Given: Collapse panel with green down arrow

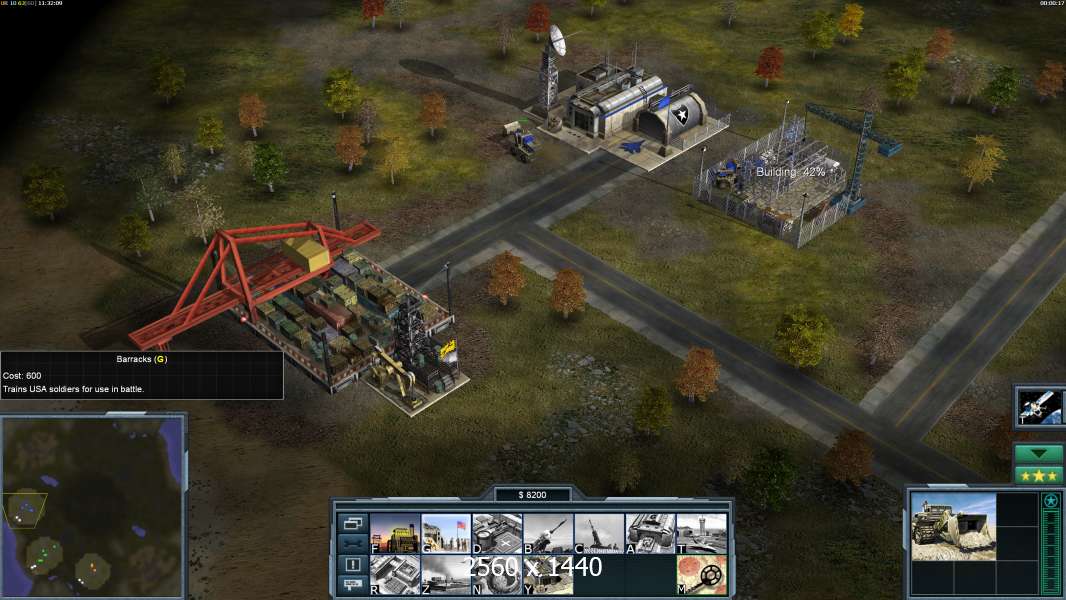Looking at the screenshot, I should (x=1039, y=454).
